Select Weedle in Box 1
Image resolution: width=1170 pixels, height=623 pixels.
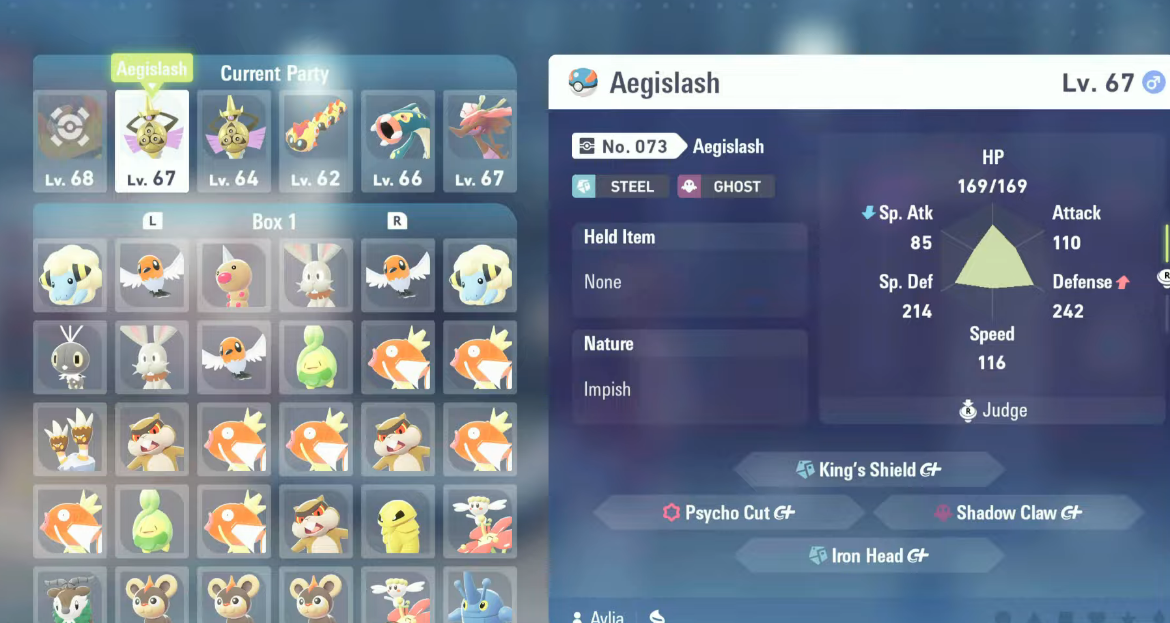pyautogui.click(x=233, y=275)
